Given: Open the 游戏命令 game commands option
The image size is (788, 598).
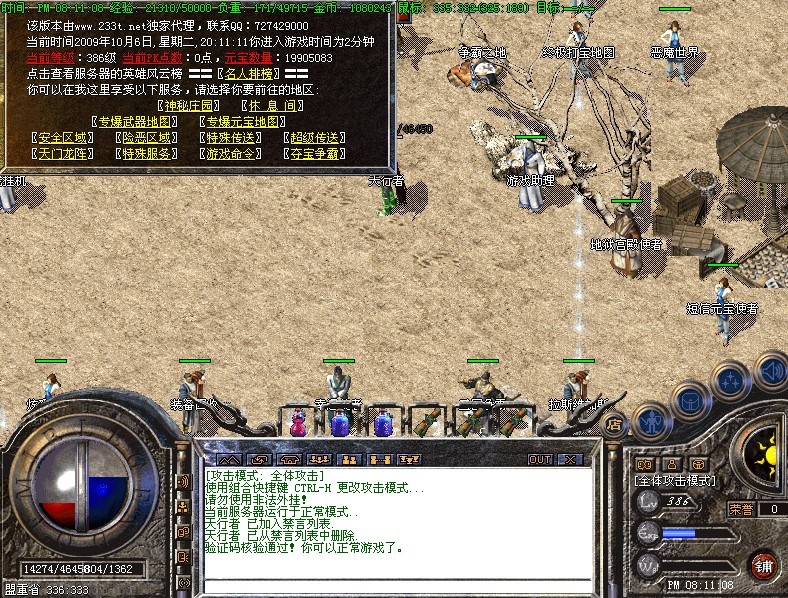Looking at the screenshot, I should [x=230, y=154].
